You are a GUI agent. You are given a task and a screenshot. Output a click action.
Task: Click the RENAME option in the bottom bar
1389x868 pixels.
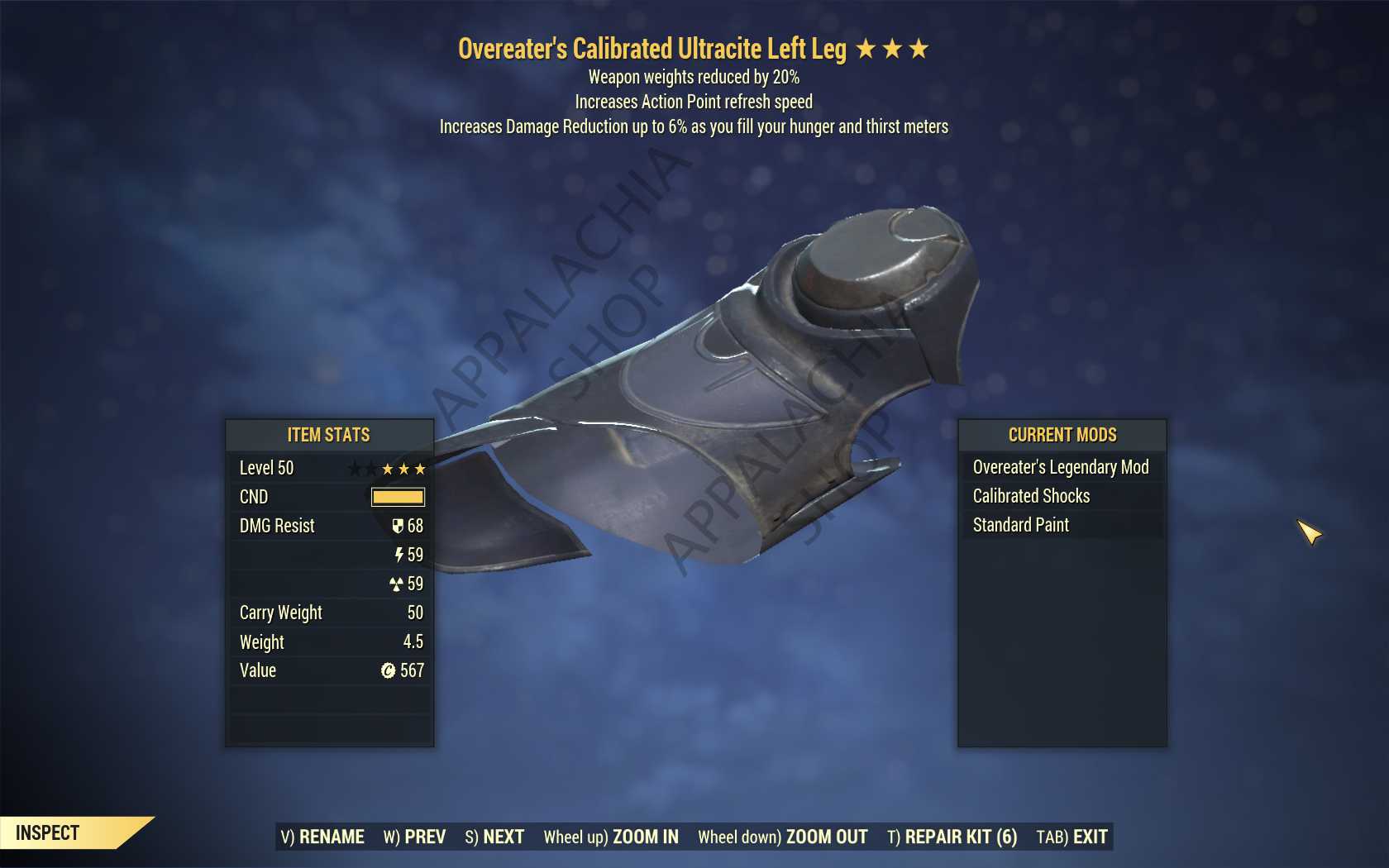pyautogui.click(x=322, y=837)
